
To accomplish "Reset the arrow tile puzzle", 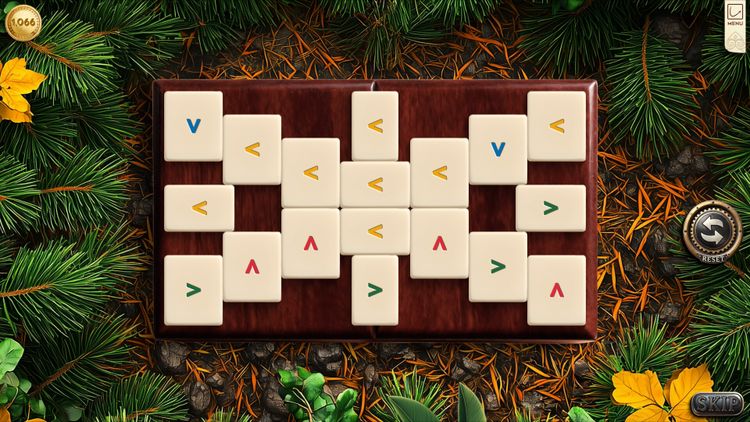I will (712, 232).
